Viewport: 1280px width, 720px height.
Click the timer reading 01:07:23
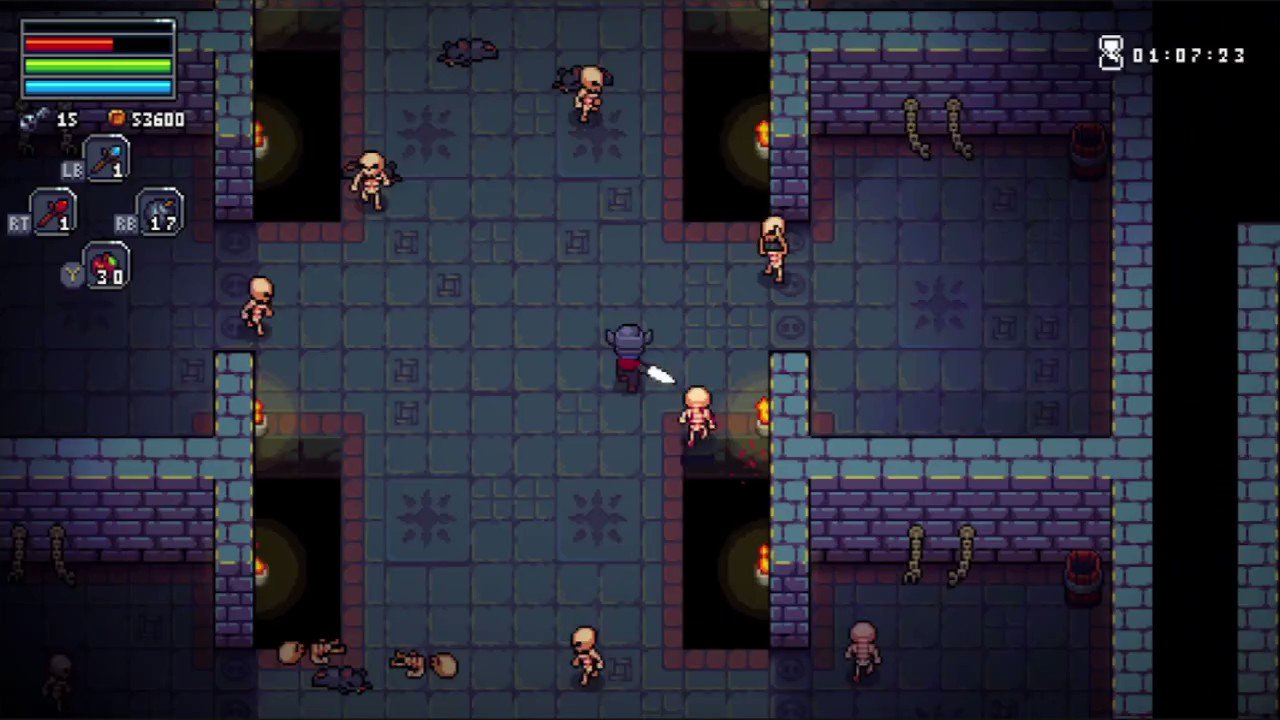point(1190,56)
